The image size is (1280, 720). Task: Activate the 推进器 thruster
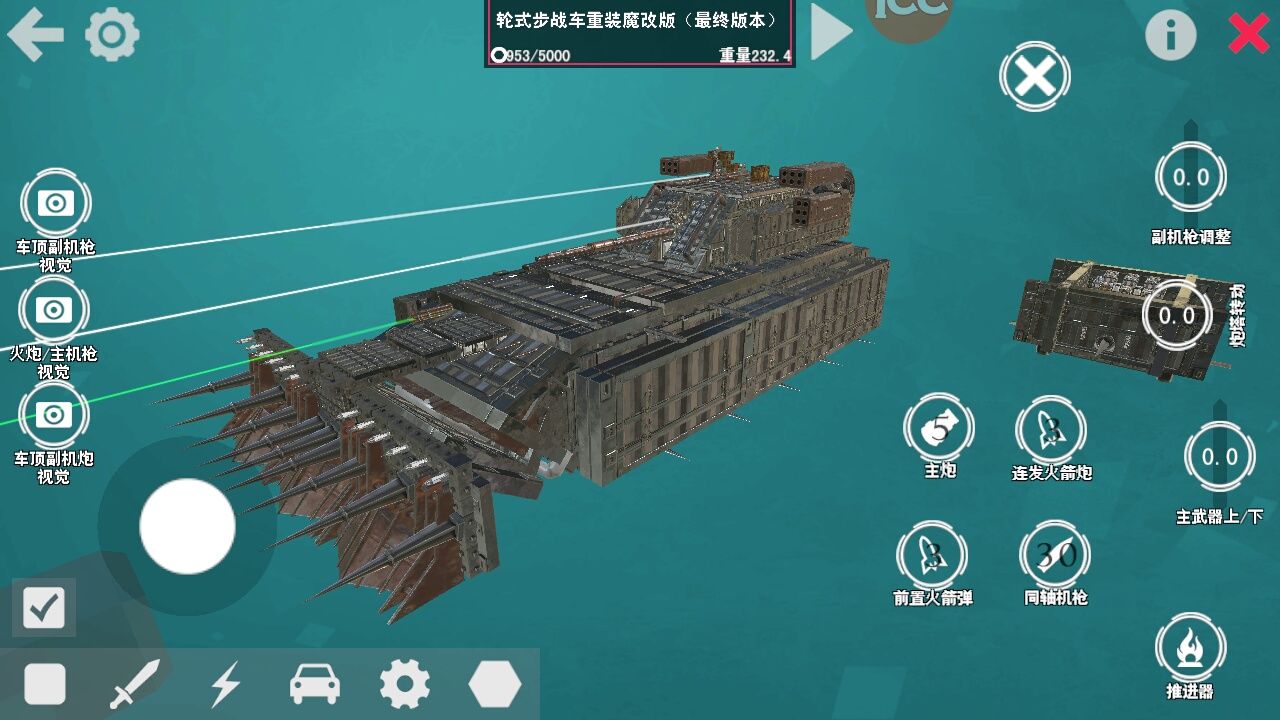tap(1190, 647)
